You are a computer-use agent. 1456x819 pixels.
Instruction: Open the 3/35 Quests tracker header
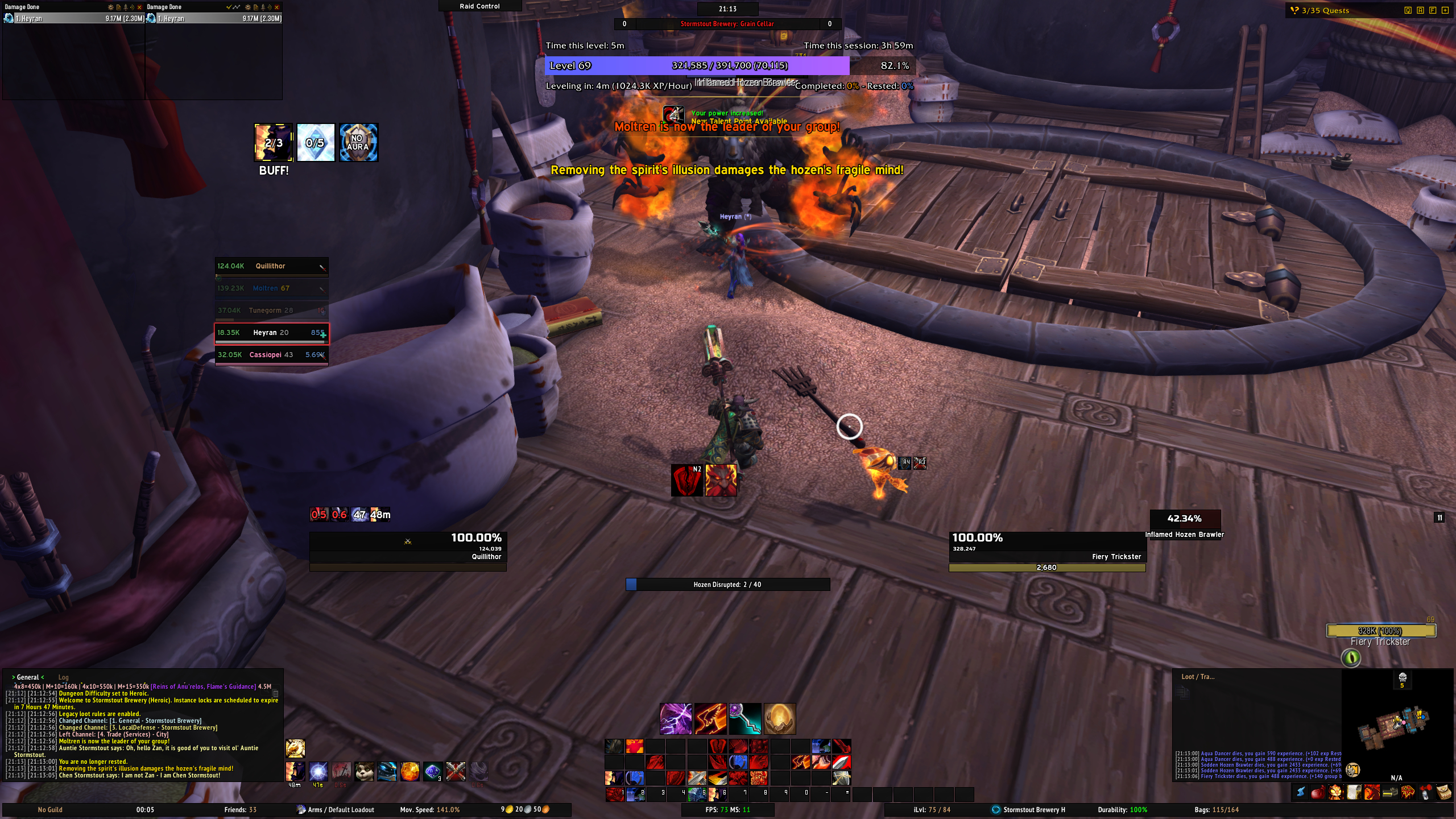(1325, 10)
